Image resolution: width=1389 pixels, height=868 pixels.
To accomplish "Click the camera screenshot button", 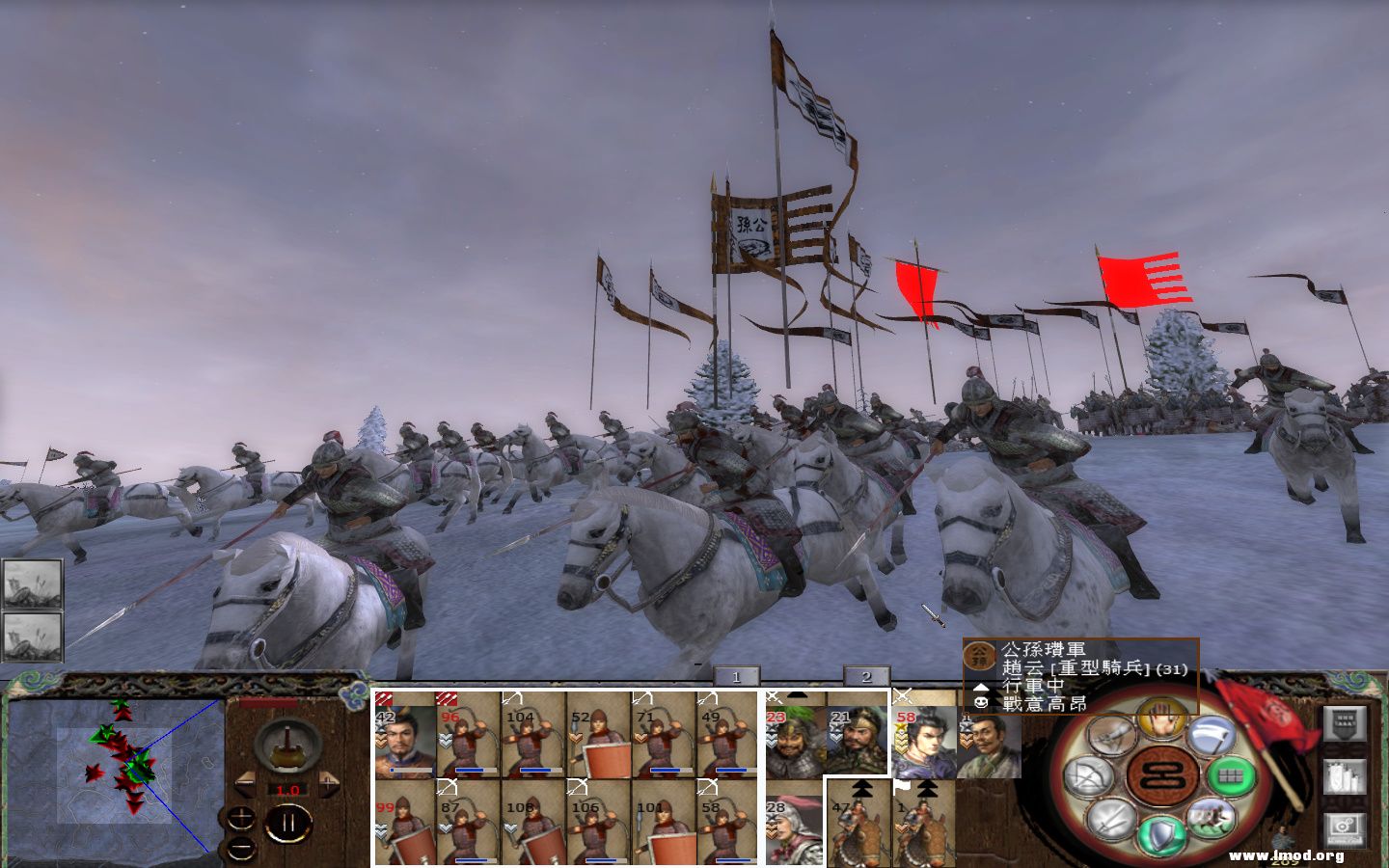I will click(x=1345, y=827).
